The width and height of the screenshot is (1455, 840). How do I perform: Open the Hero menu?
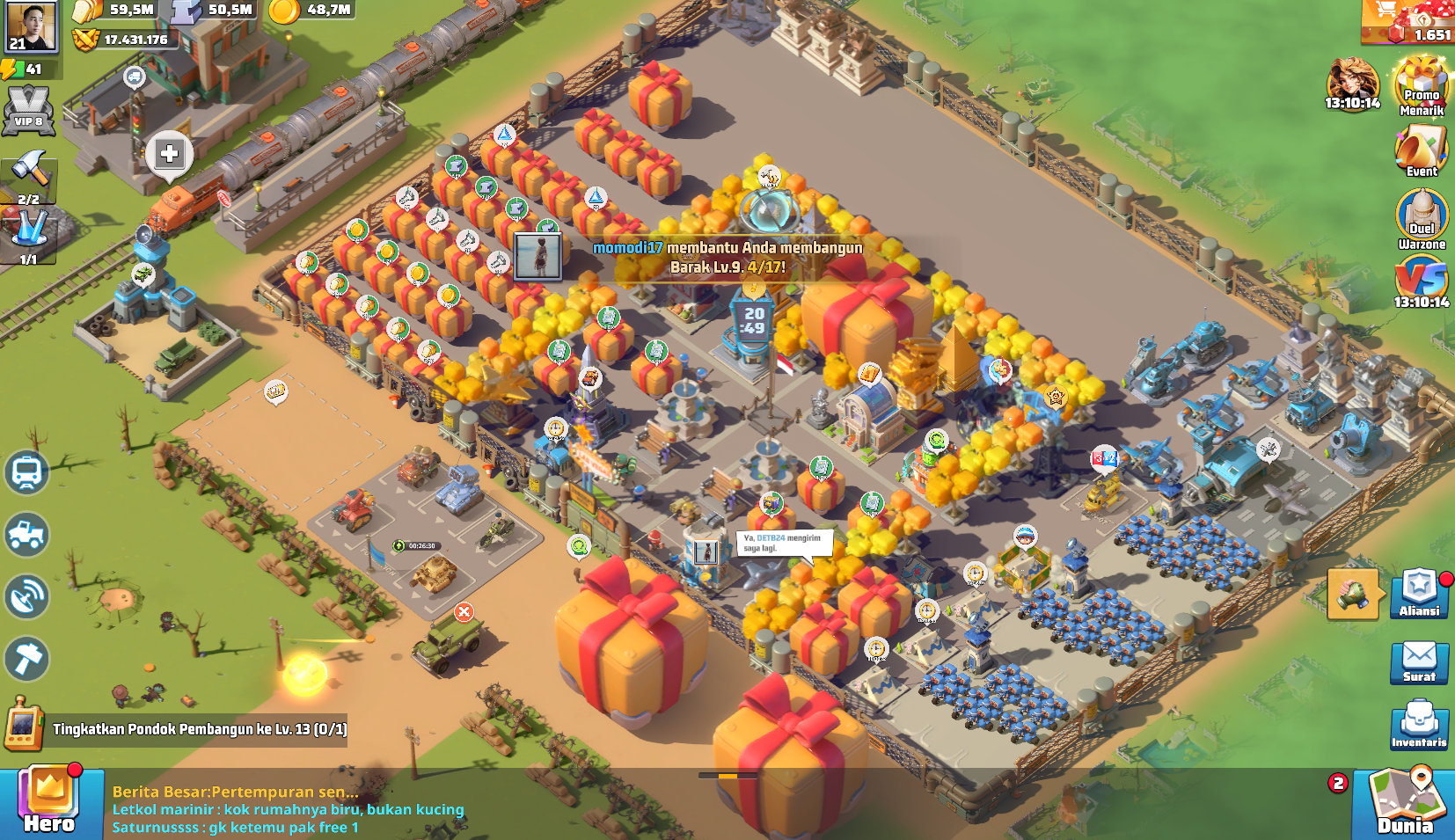click(x=50, y=801)
